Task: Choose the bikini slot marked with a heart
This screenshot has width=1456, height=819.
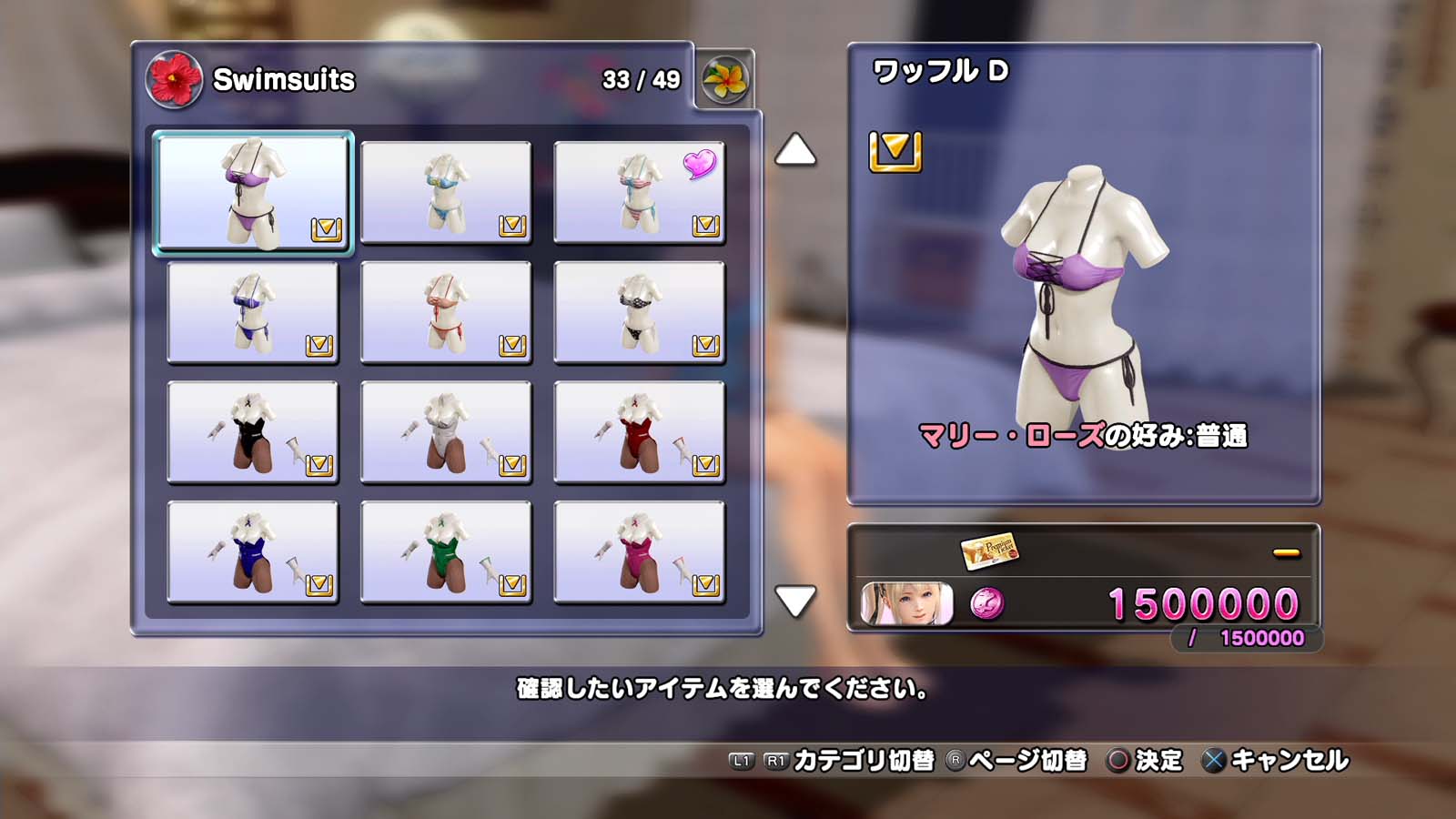Action: click(x=639, y=193)
